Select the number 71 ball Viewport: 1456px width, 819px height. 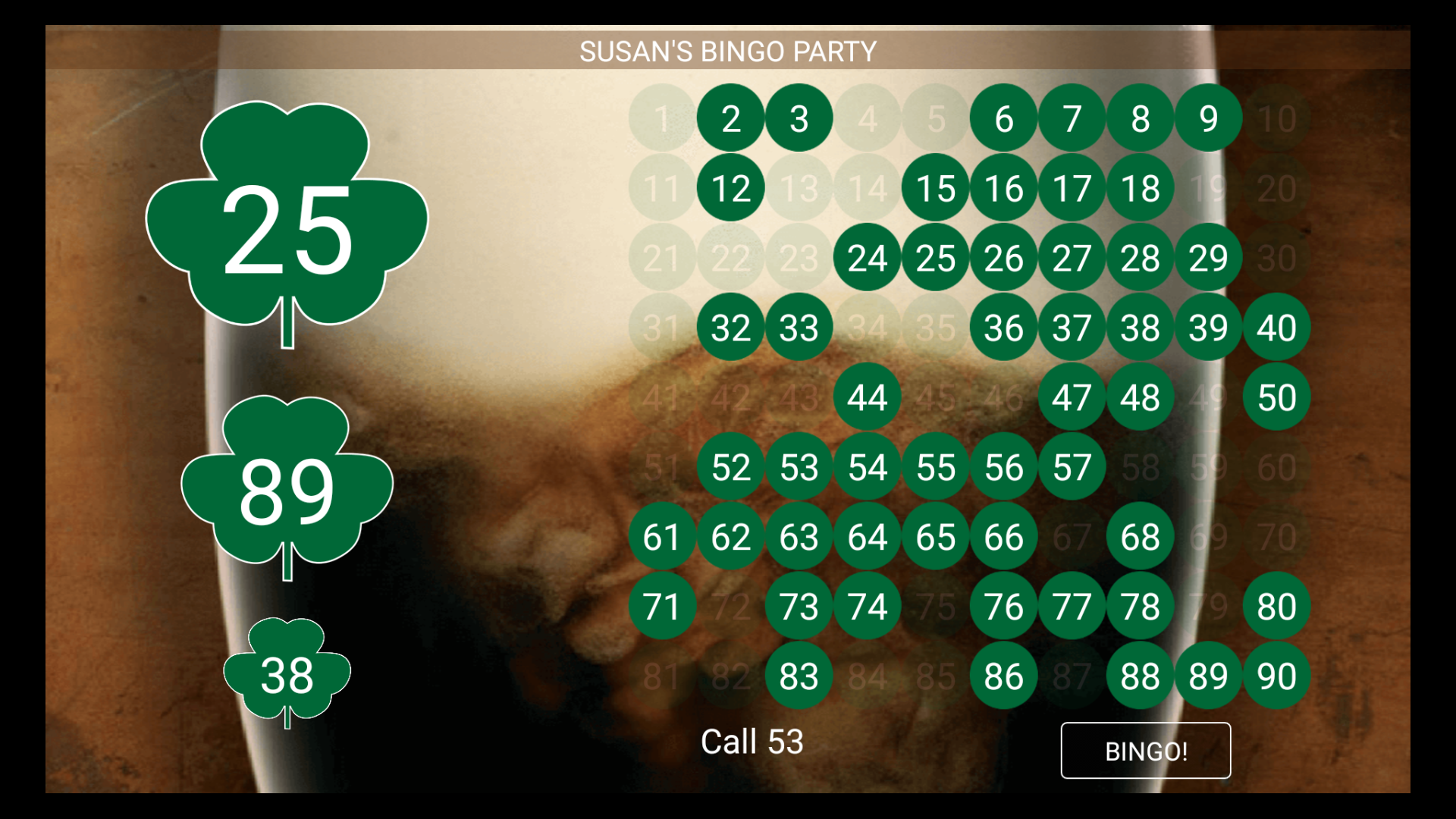tap(662, 606)
